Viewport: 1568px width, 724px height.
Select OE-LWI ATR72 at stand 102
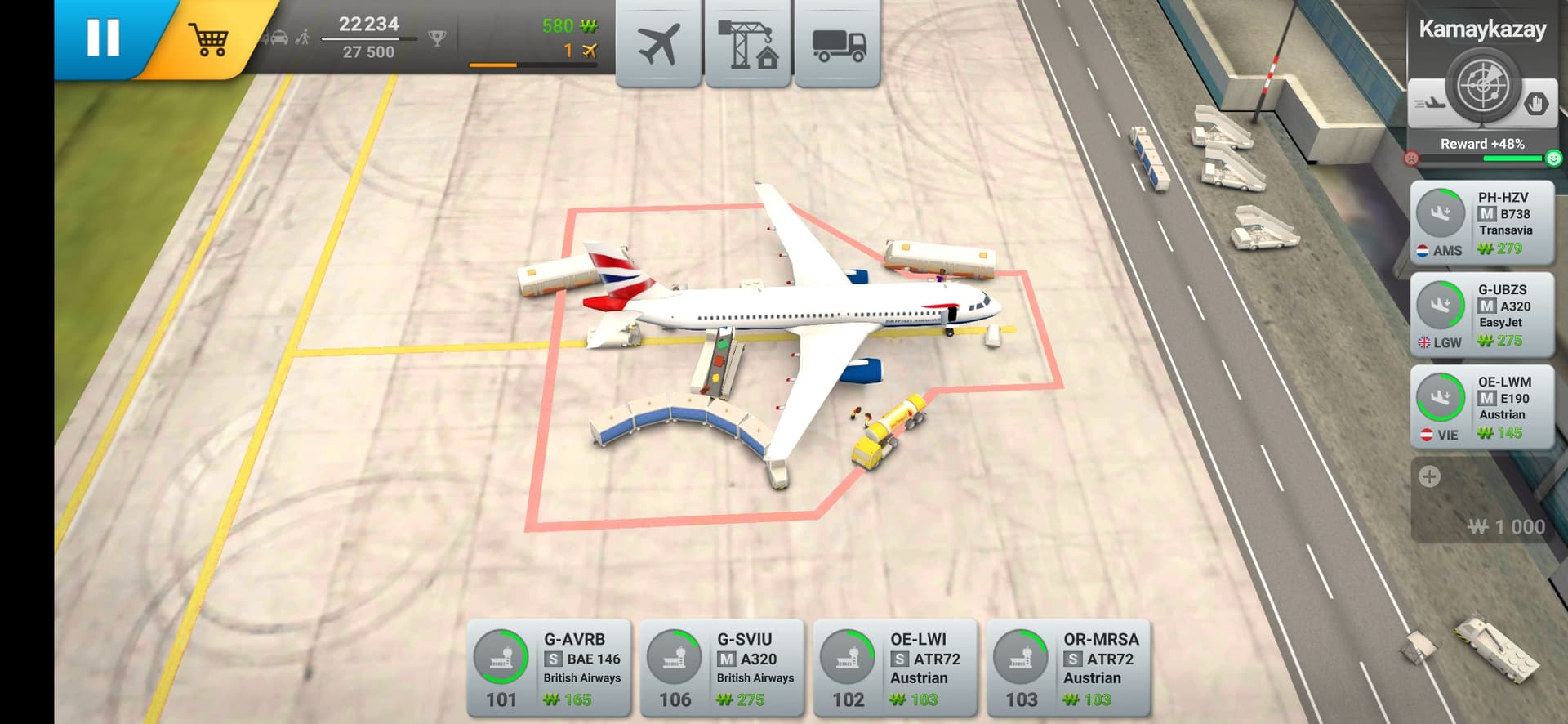(x=895, y=668)
